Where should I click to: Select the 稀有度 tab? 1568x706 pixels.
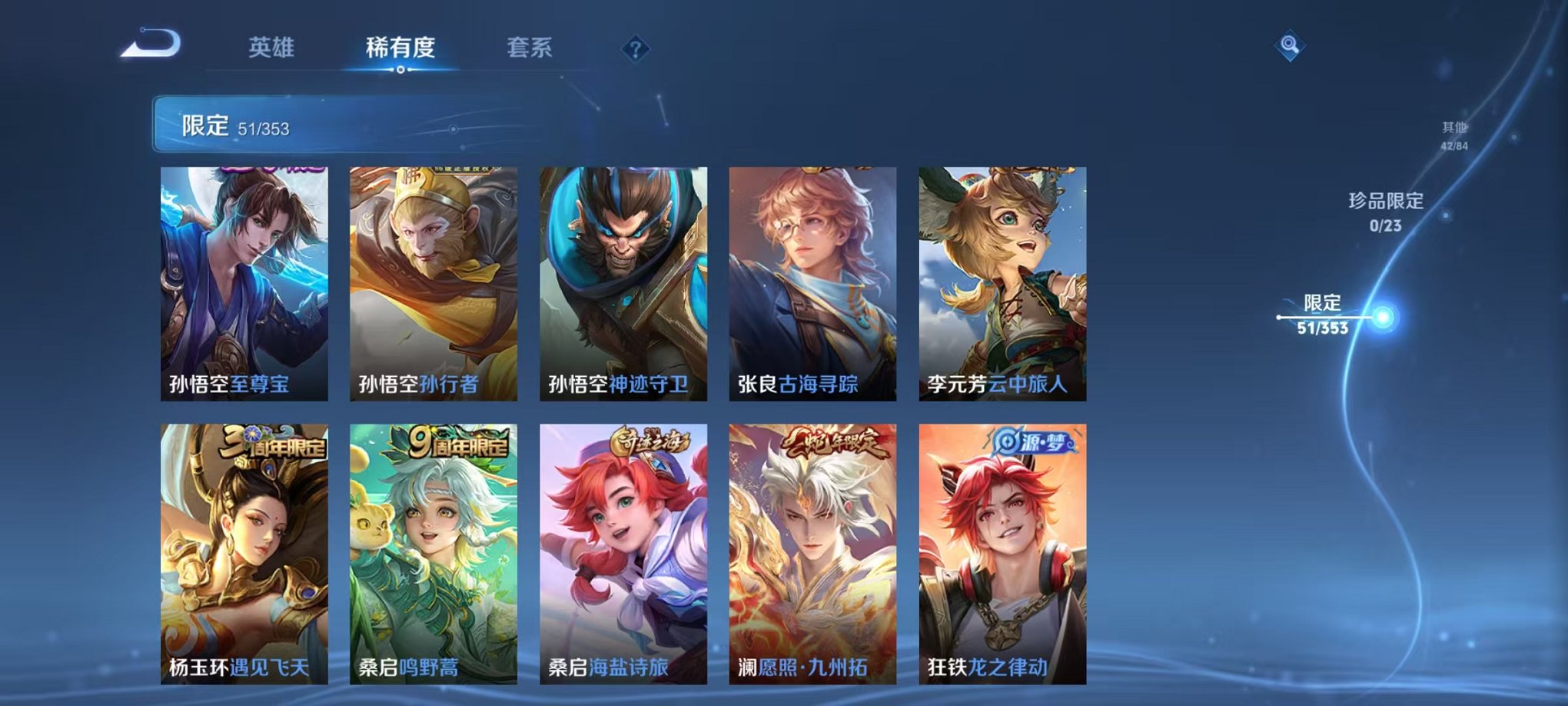(400, 48)
